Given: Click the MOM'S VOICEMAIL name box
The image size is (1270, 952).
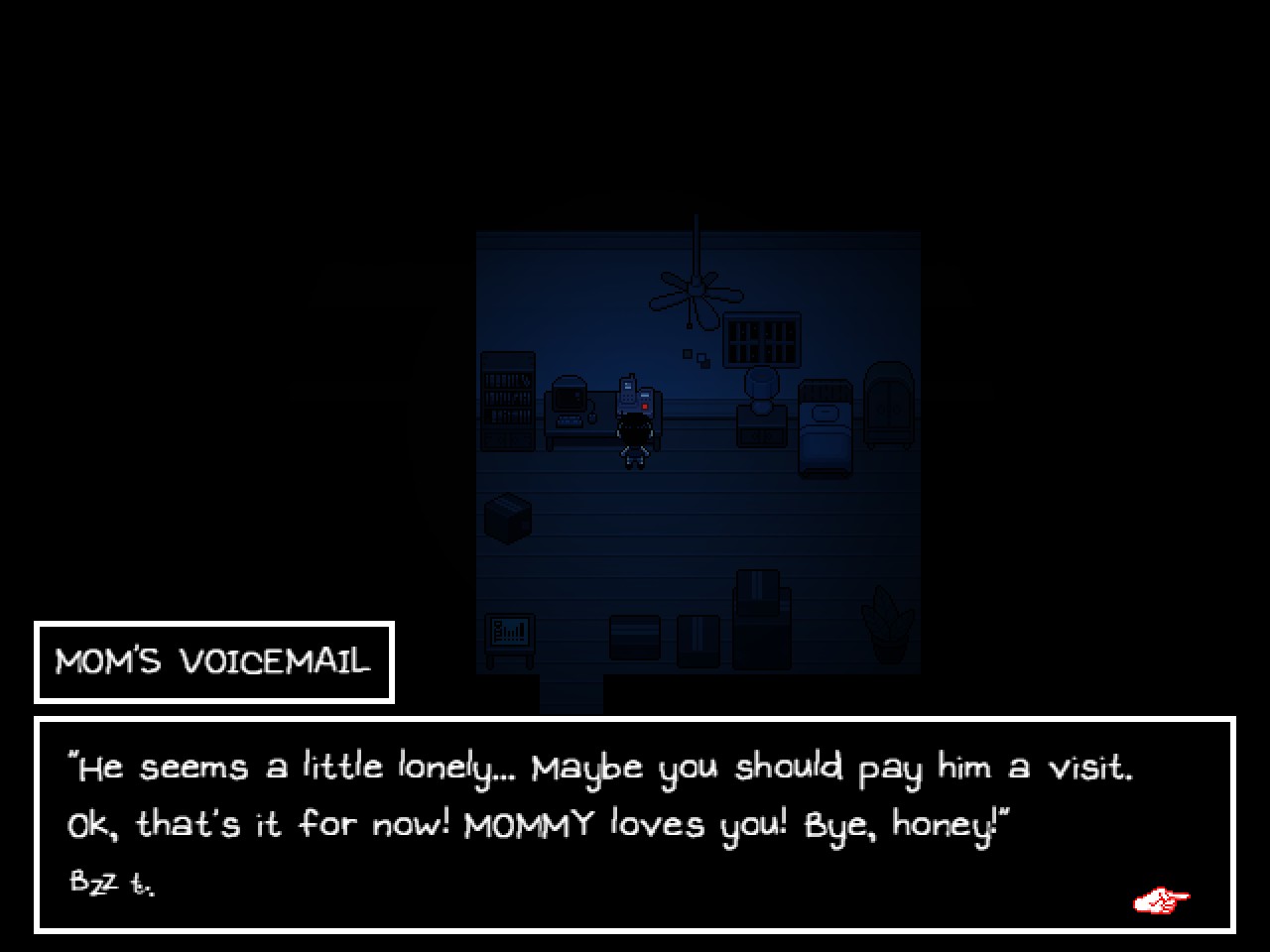Looking at the screenshot, I should click(213, 660).
